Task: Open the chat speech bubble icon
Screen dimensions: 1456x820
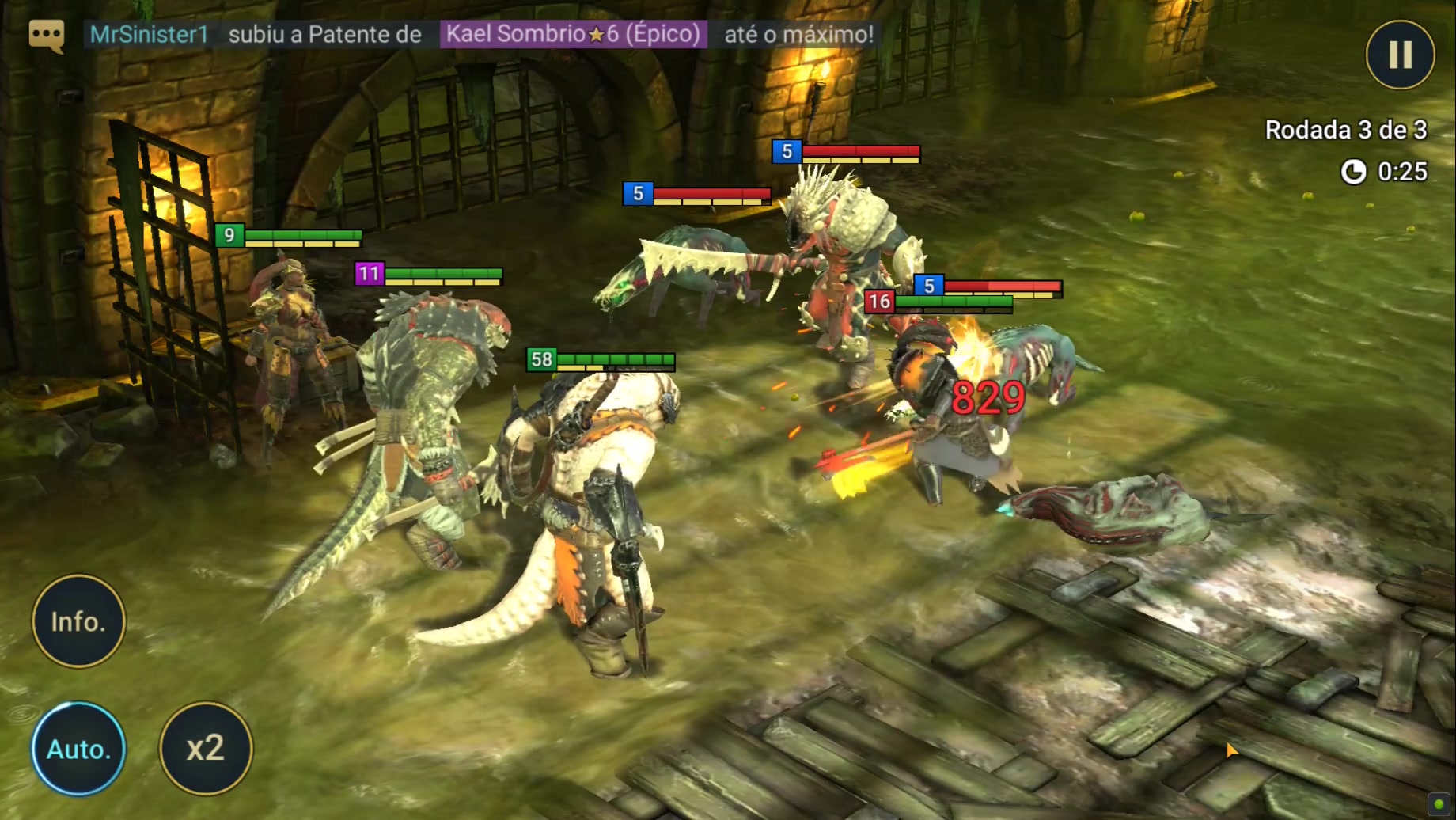Action: pyautogui.click(x=46, y=35)
